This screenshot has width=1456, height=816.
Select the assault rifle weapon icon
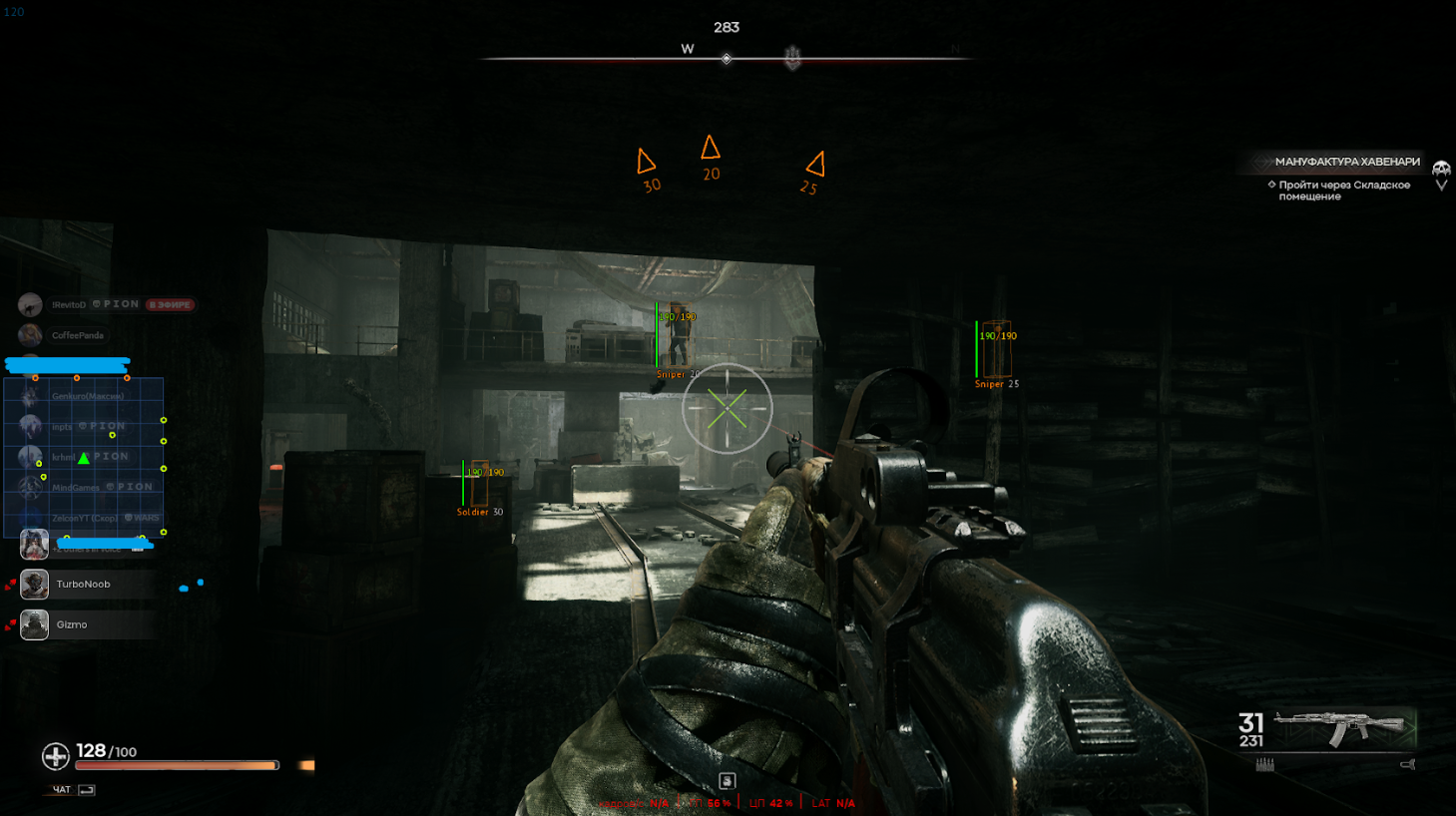pos(1342,727)
